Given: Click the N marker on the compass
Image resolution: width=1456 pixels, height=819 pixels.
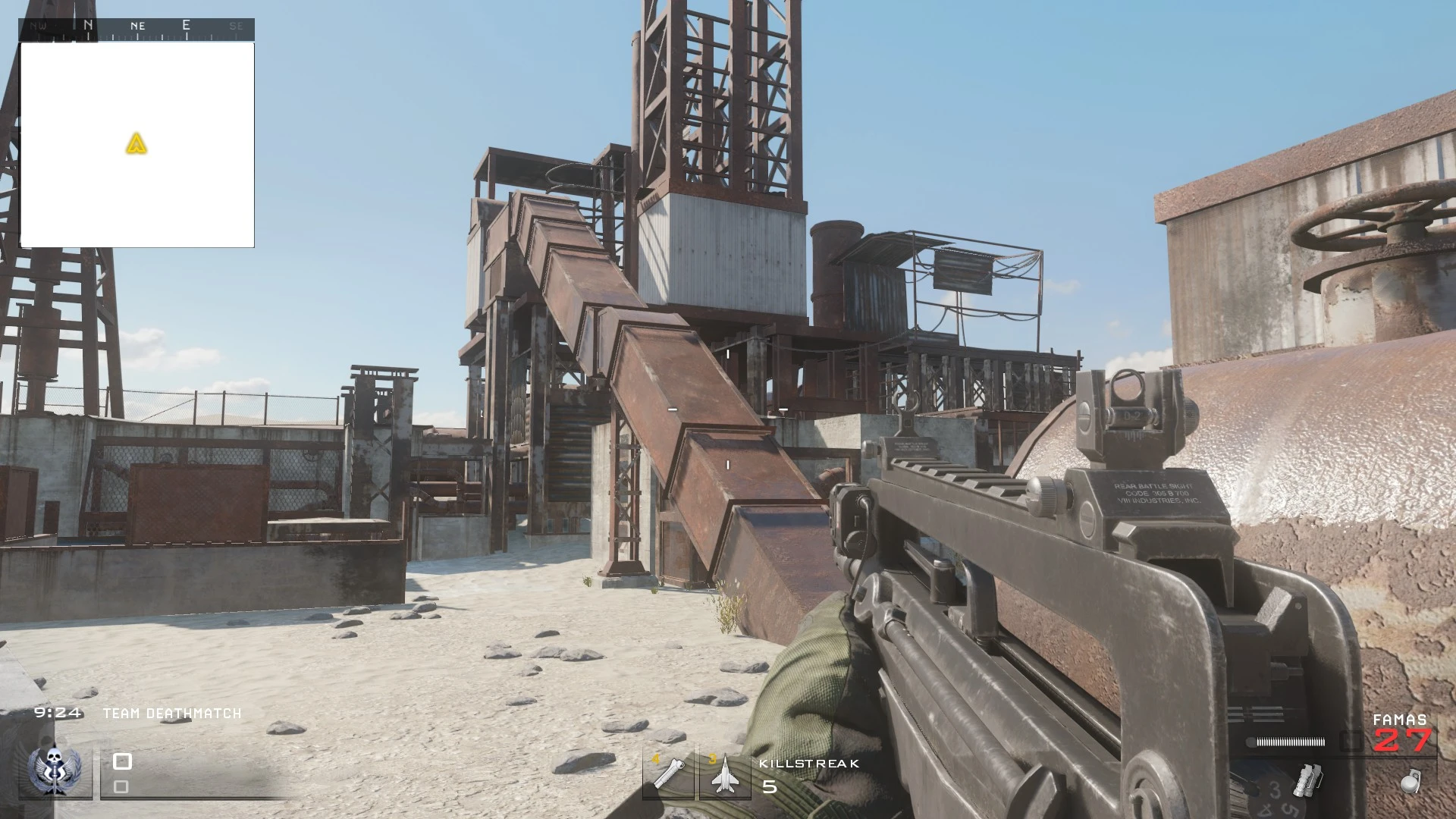Looking at the screenshot, I should [x=88, y=24].
